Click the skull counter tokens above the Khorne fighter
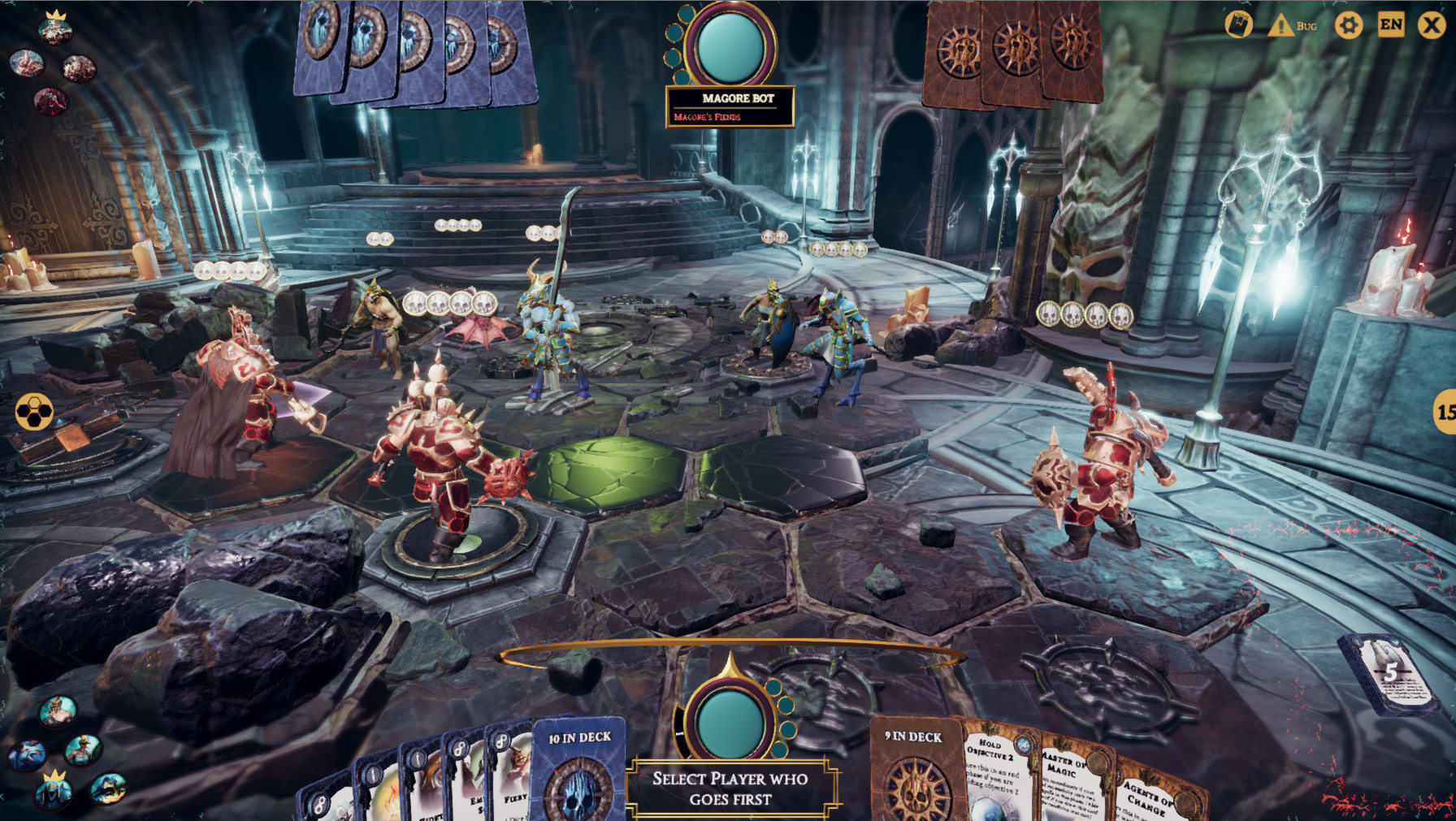The width and height of the screenshot is (1456, 821). pos(452,305)
